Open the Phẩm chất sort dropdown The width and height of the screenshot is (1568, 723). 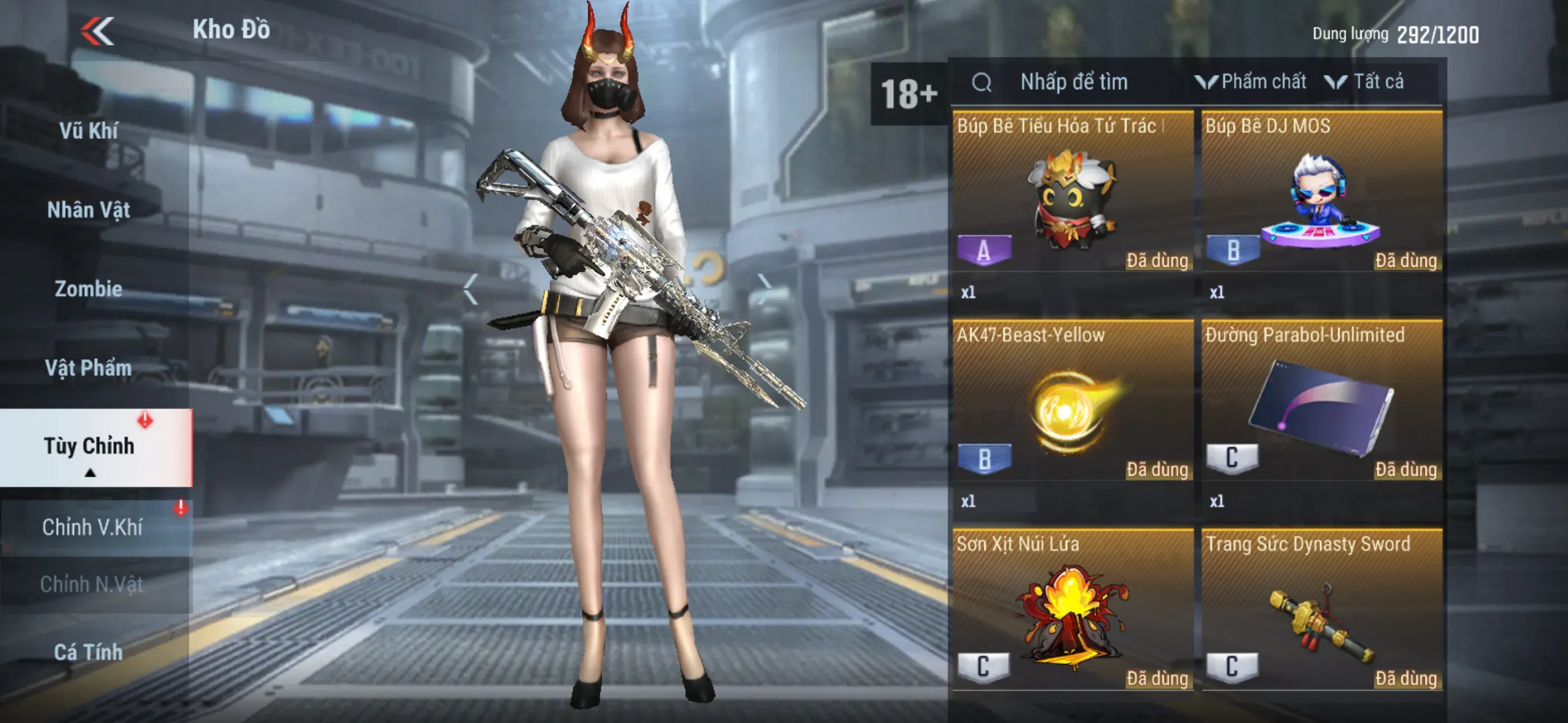(x=1252, y=82)
